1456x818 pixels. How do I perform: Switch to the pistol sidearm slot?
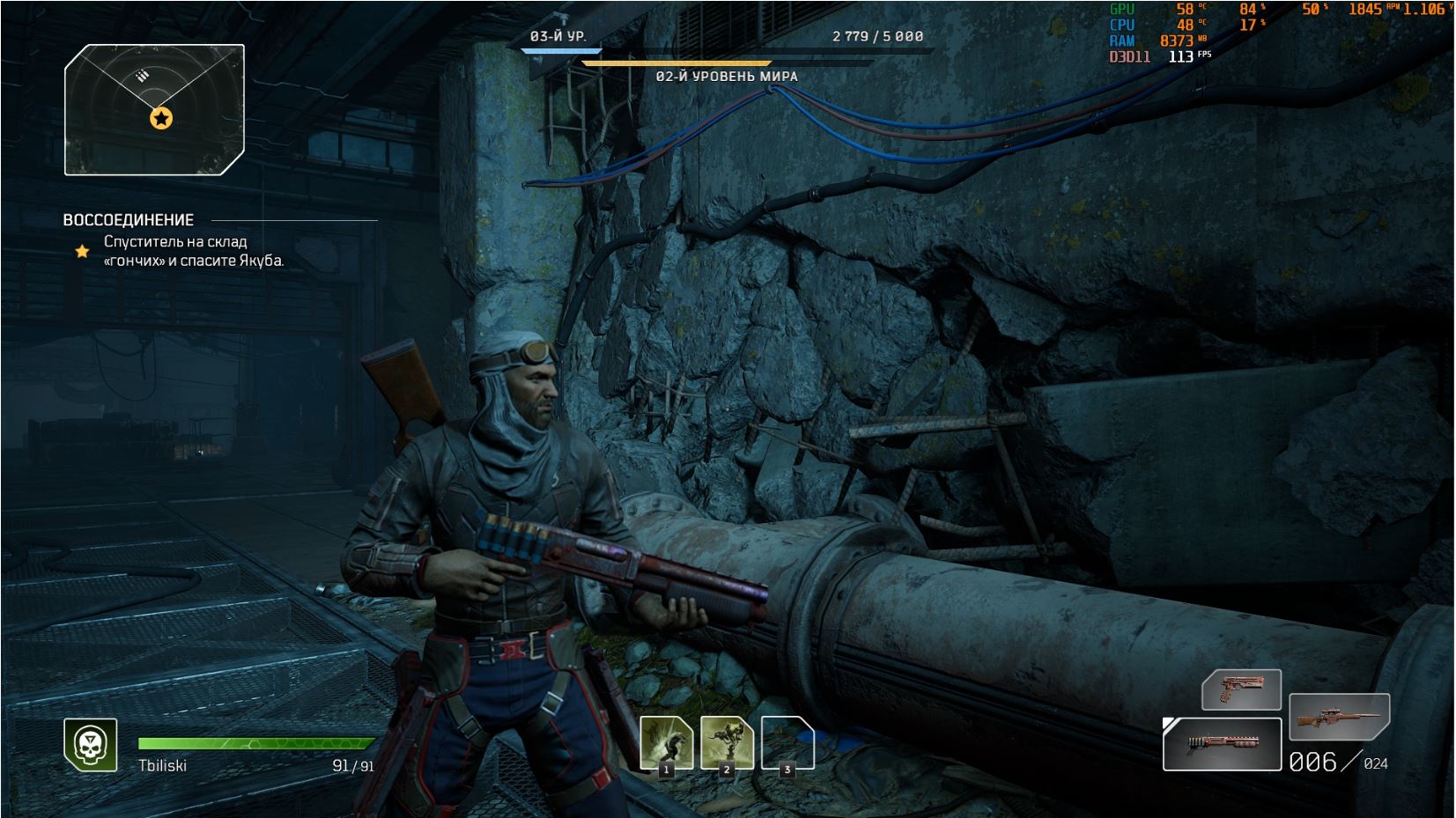tap(1241, 689)
